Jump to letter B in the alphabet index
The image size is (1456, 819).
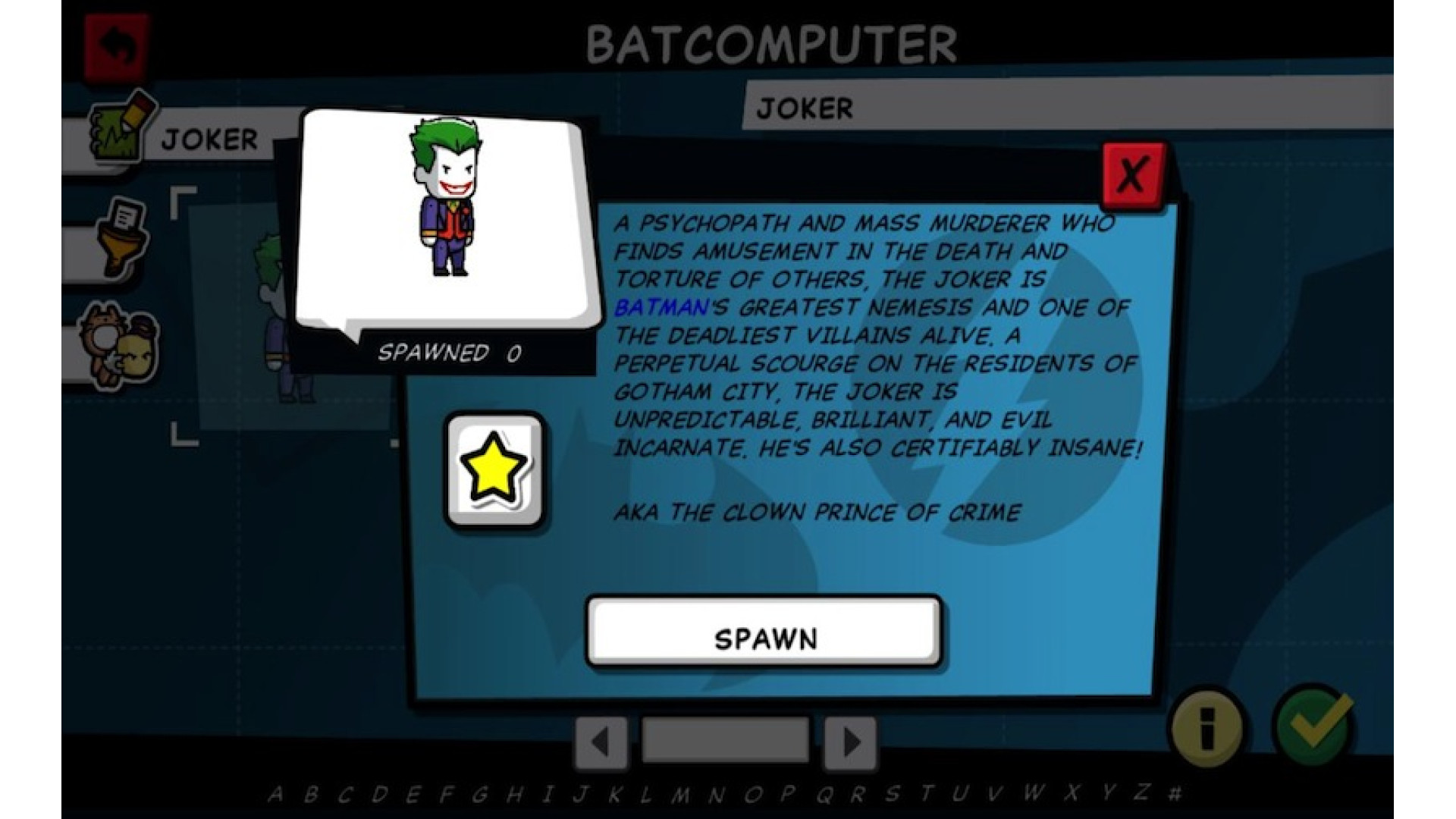[x=310, y=794]
